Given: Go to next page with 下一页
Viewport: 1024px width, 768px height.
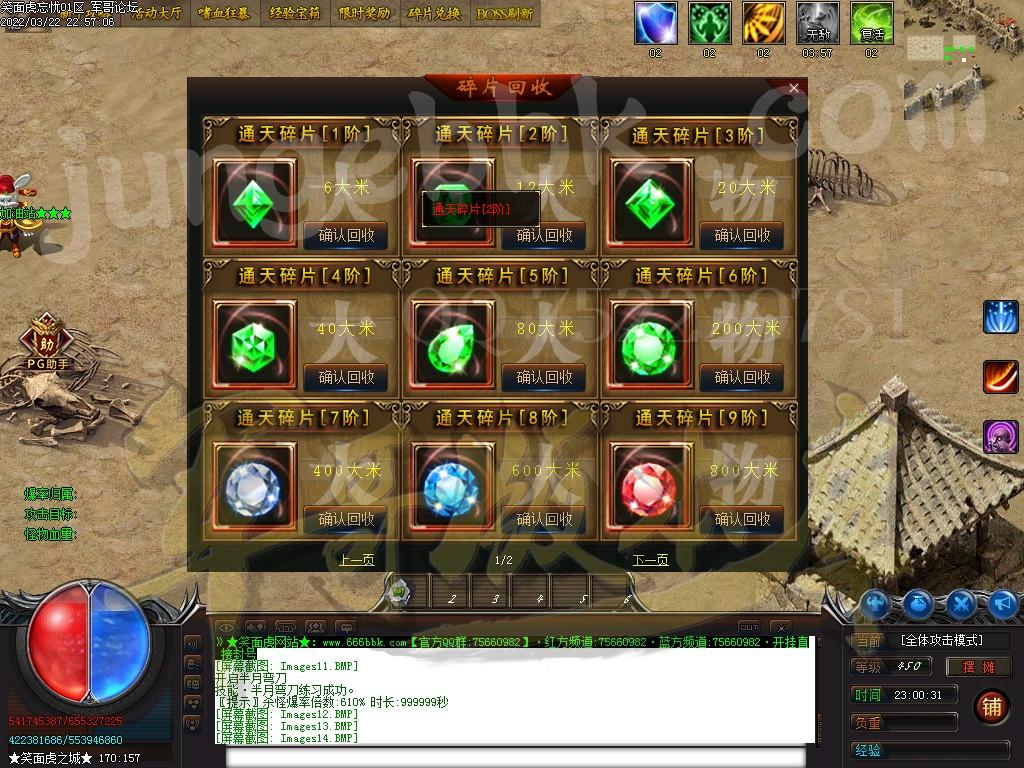Looking at the screenshot, I should pyautogui.click(x=650, y=560).
